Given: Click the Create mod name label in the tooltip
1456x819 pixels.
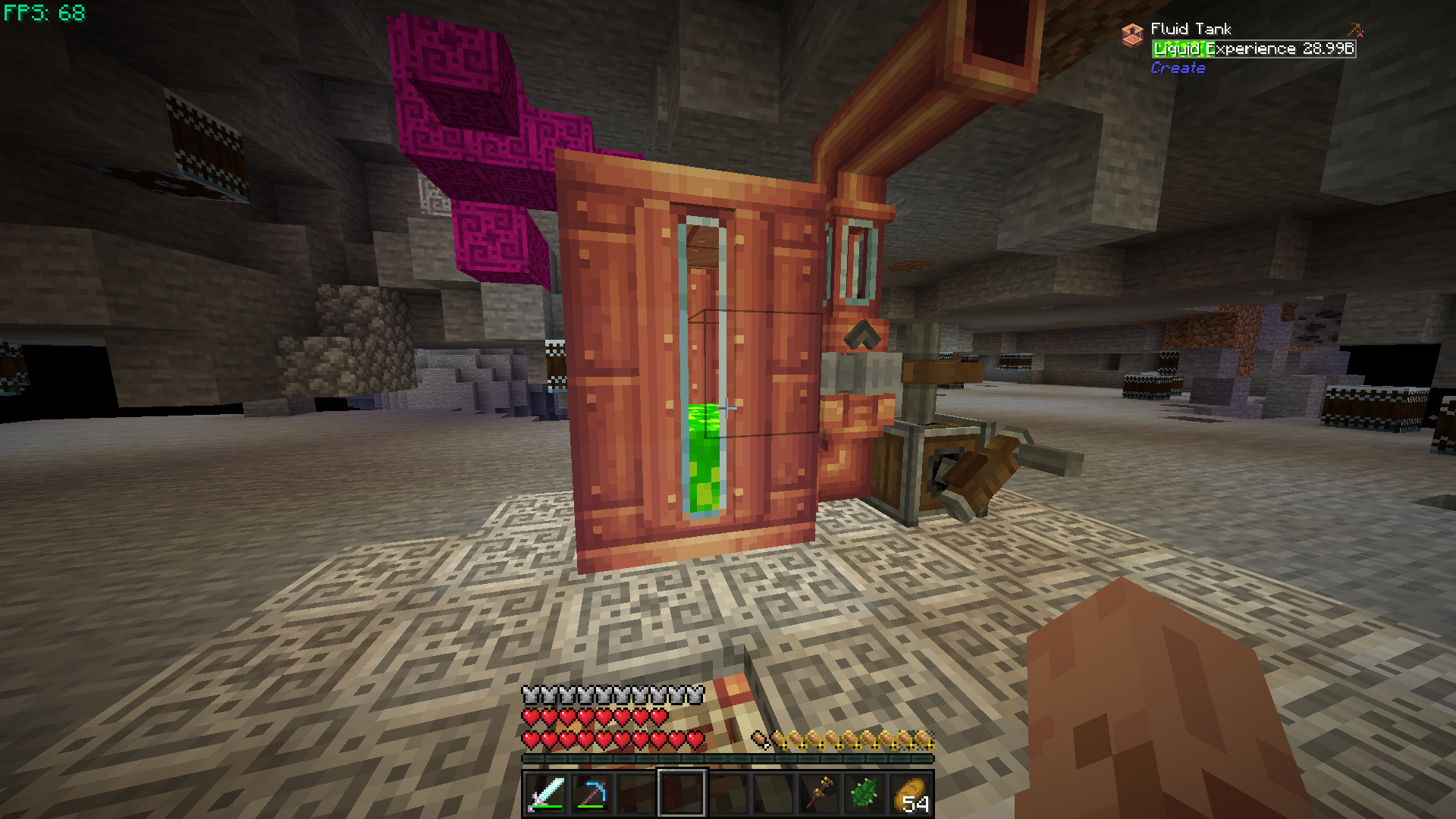Looking at the screenshot, I should 1178,68.
